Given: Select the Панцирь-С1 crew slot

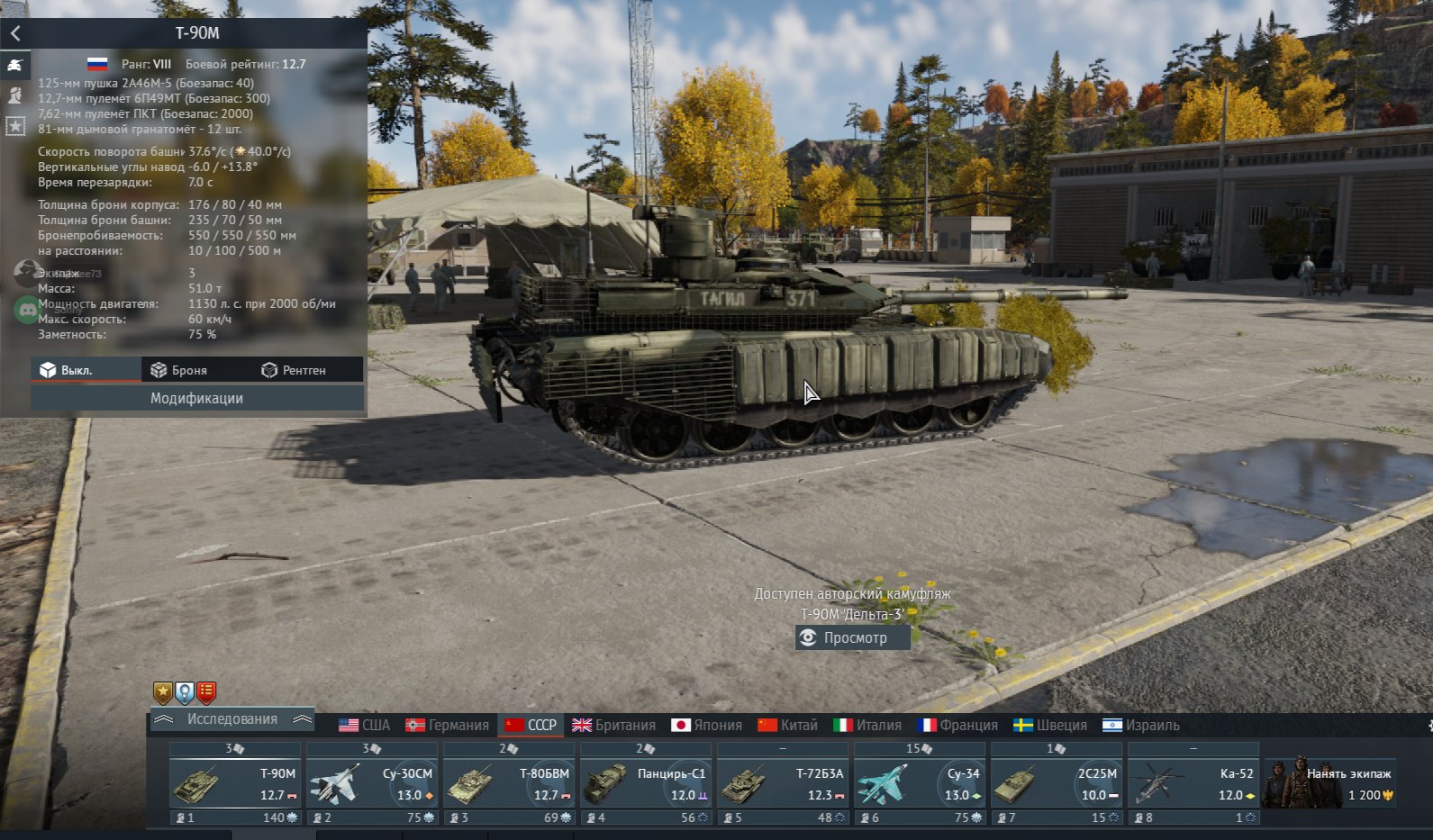Looking at the screenshot, I should (645, 783).
